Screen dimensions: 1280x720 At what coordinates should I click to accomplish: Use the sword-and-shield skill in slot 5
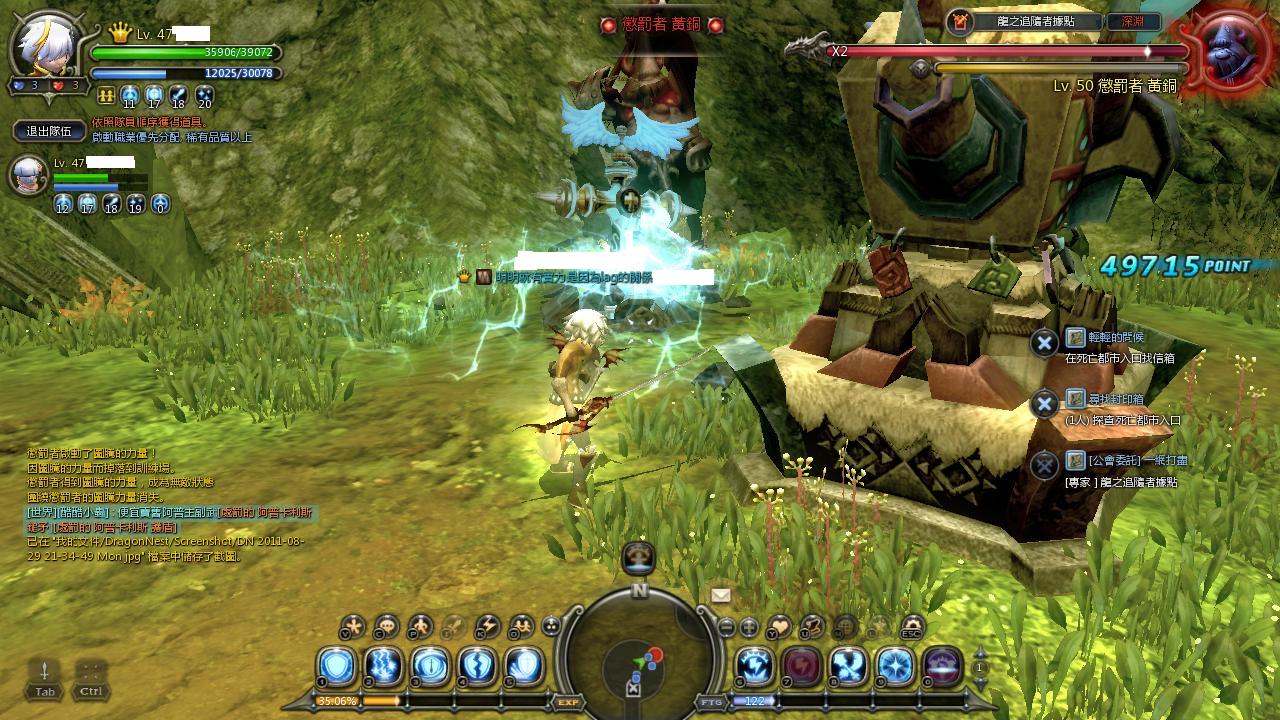[x=525, y=666]
